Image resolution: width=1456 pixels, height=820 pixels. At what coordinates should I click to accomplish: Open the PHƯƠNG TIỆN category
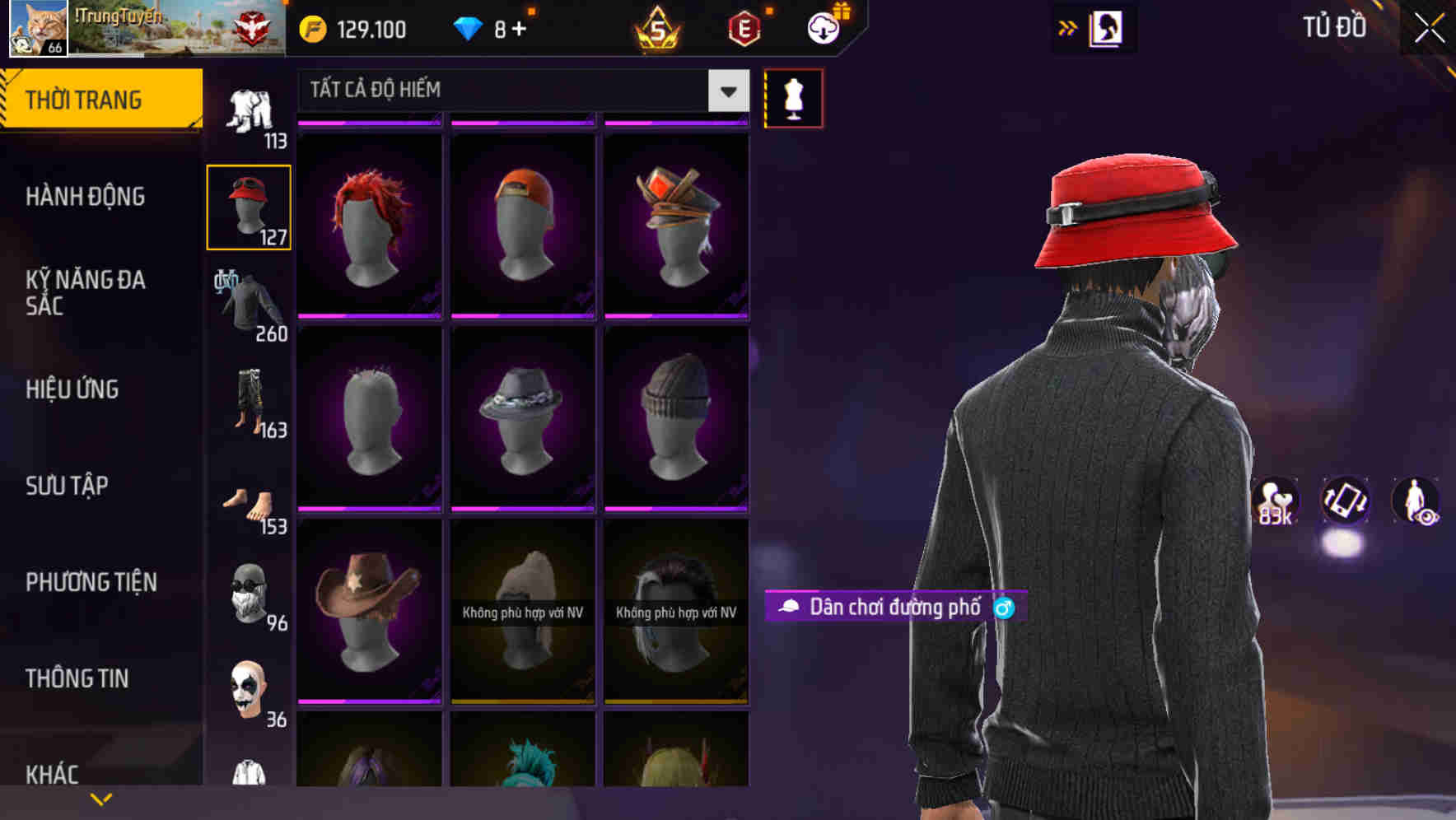coord(91,580)
